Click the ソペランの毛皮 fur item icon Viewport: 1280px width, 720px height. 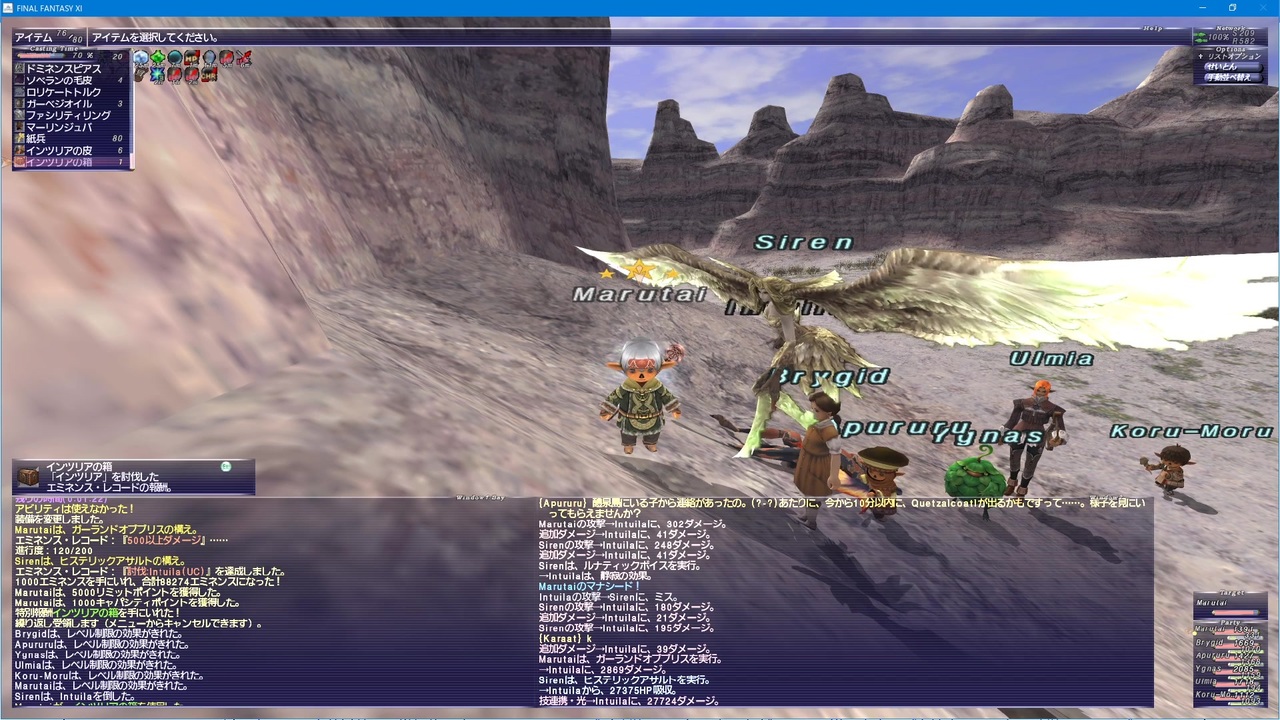(21, 79)
